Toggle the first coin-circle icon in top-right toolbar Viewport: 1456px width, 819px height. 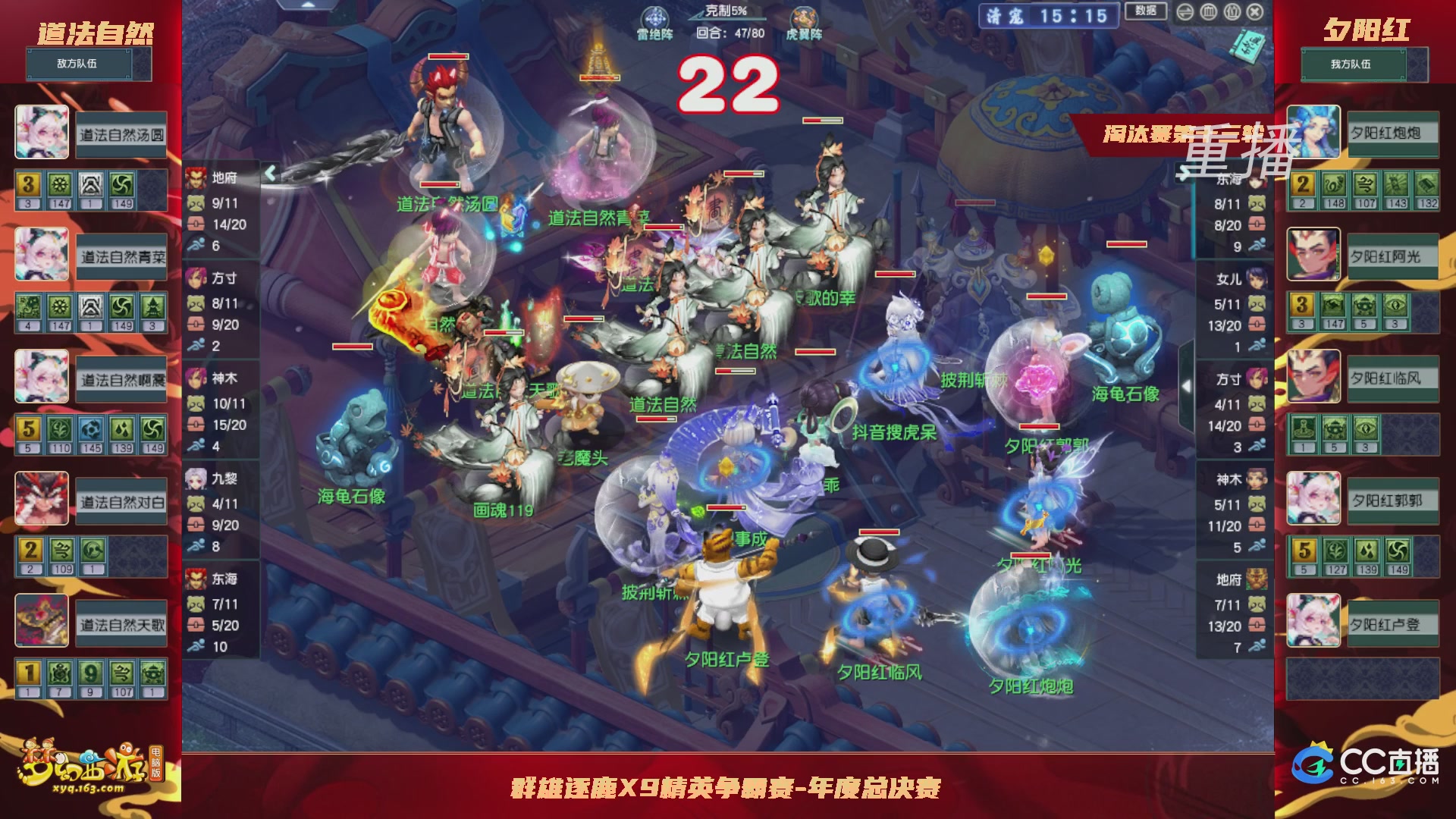[x=1210, y=11]
